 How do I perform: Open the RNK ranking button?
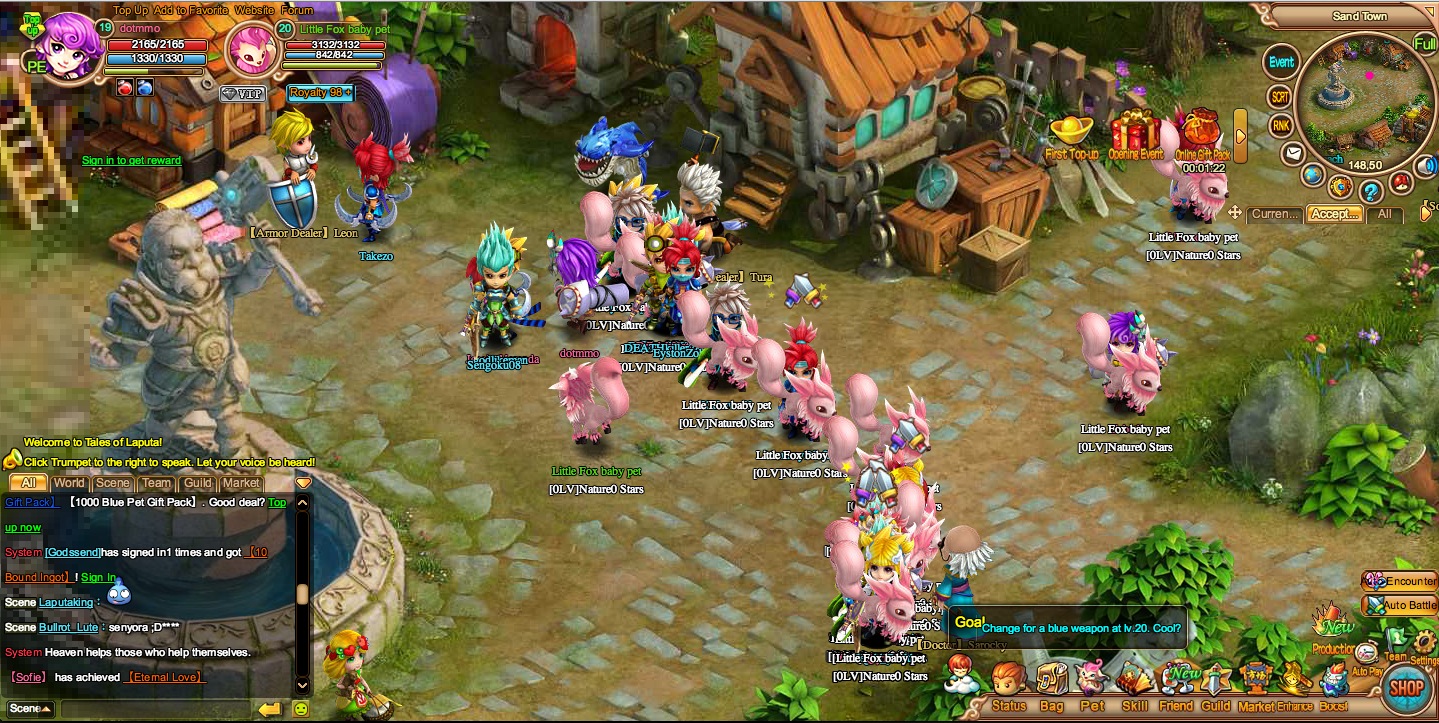(x=1280, y=126)
